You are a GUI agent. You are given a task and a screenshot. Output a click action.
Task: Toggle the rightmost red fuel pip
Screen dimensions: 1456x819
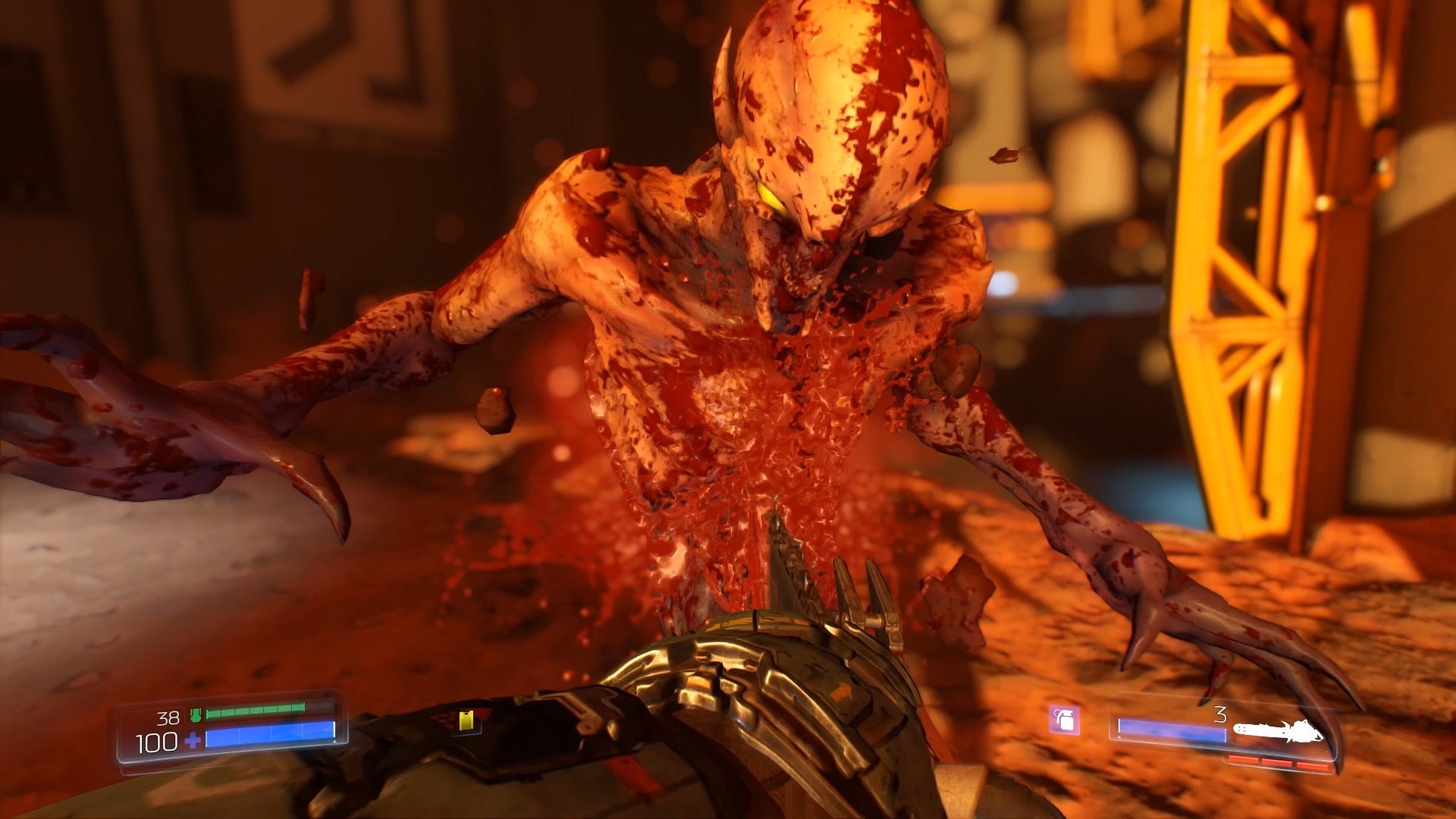pyautogui.click(x=1312, y=764)
